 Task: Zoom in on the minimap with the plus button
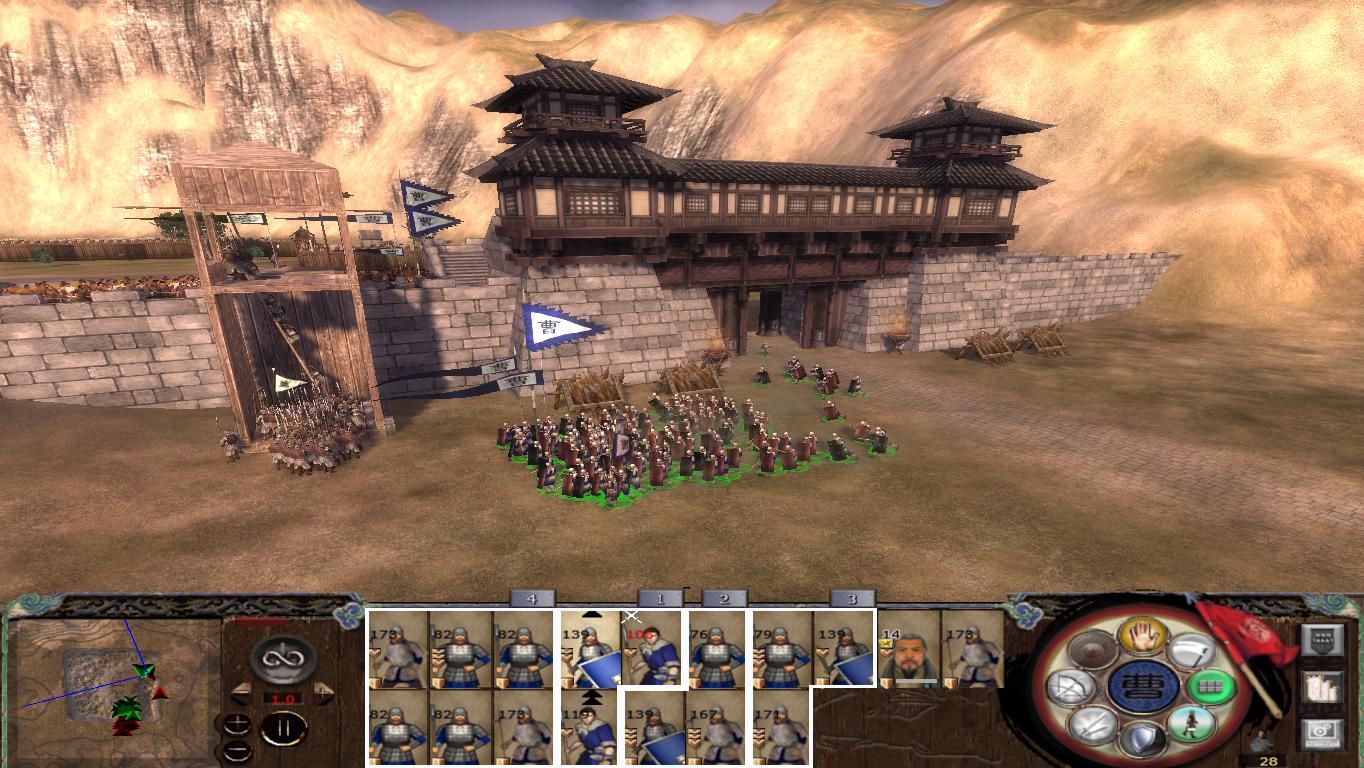pos(237,723)
